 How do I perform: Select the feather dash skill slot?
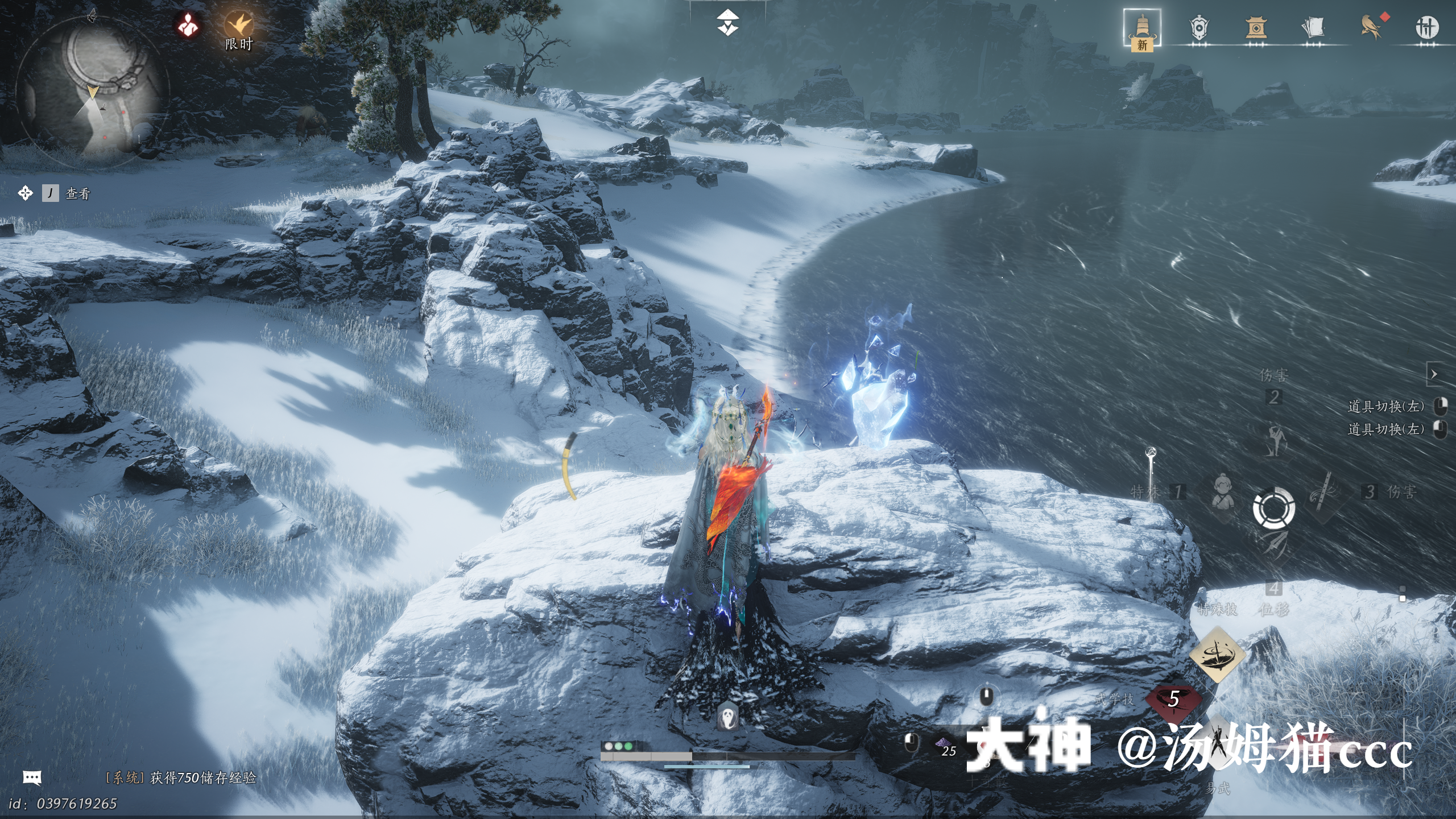click(x=1275, y=546)
